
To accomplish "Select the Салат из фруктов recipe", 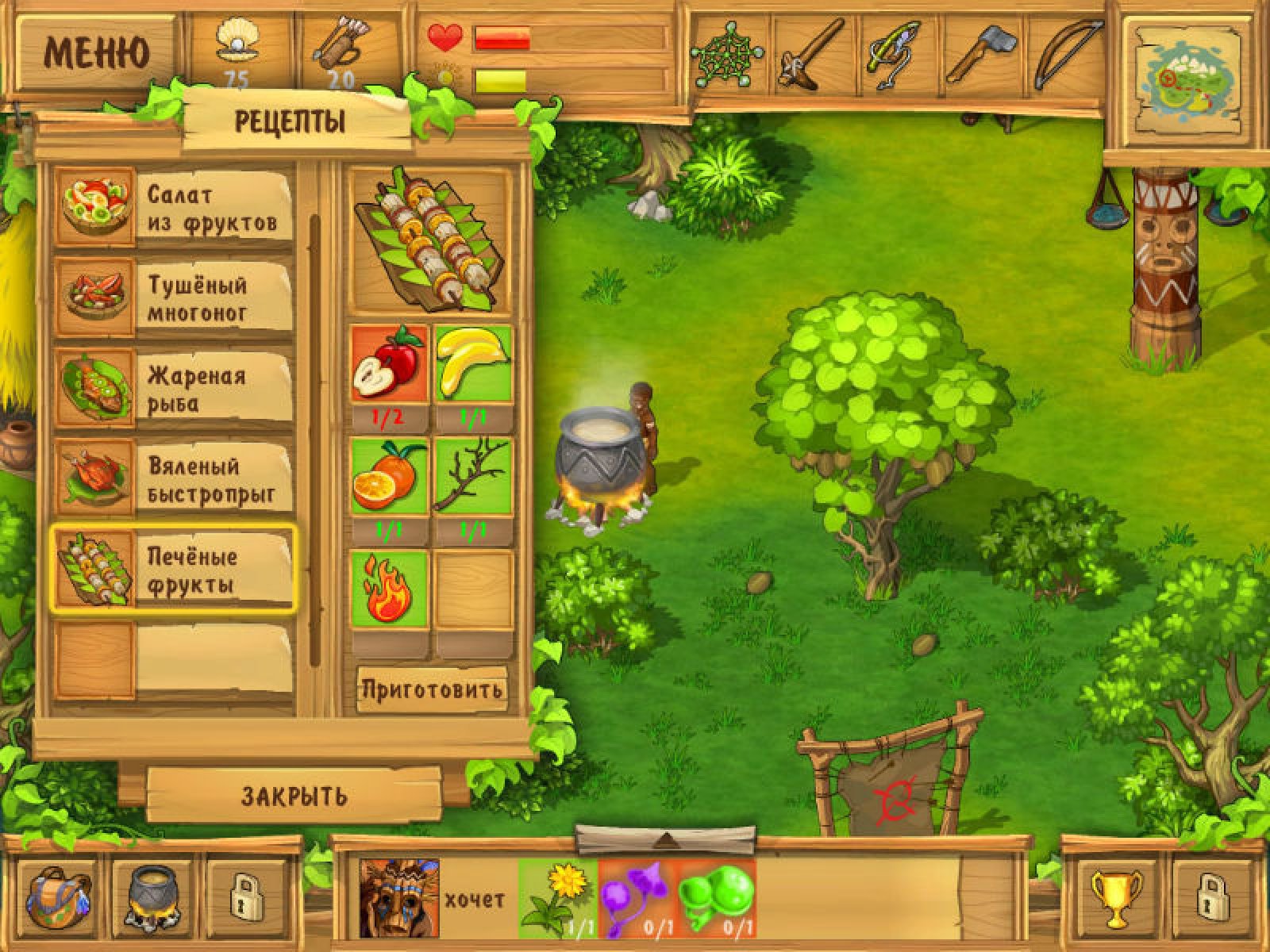I will (173, 209).
